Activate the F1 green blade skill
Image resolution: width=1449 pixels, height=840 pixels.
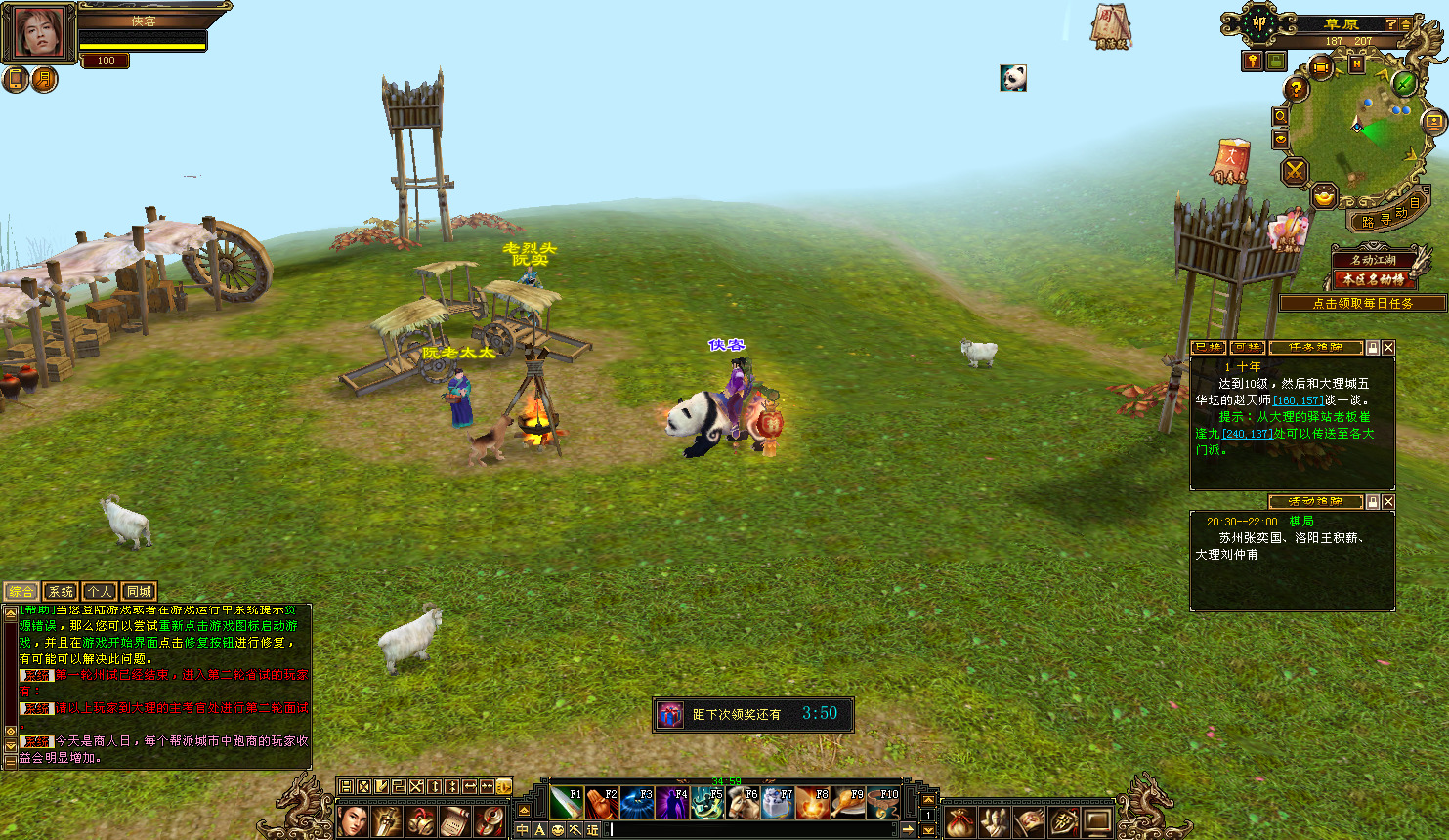coord(566,803)
